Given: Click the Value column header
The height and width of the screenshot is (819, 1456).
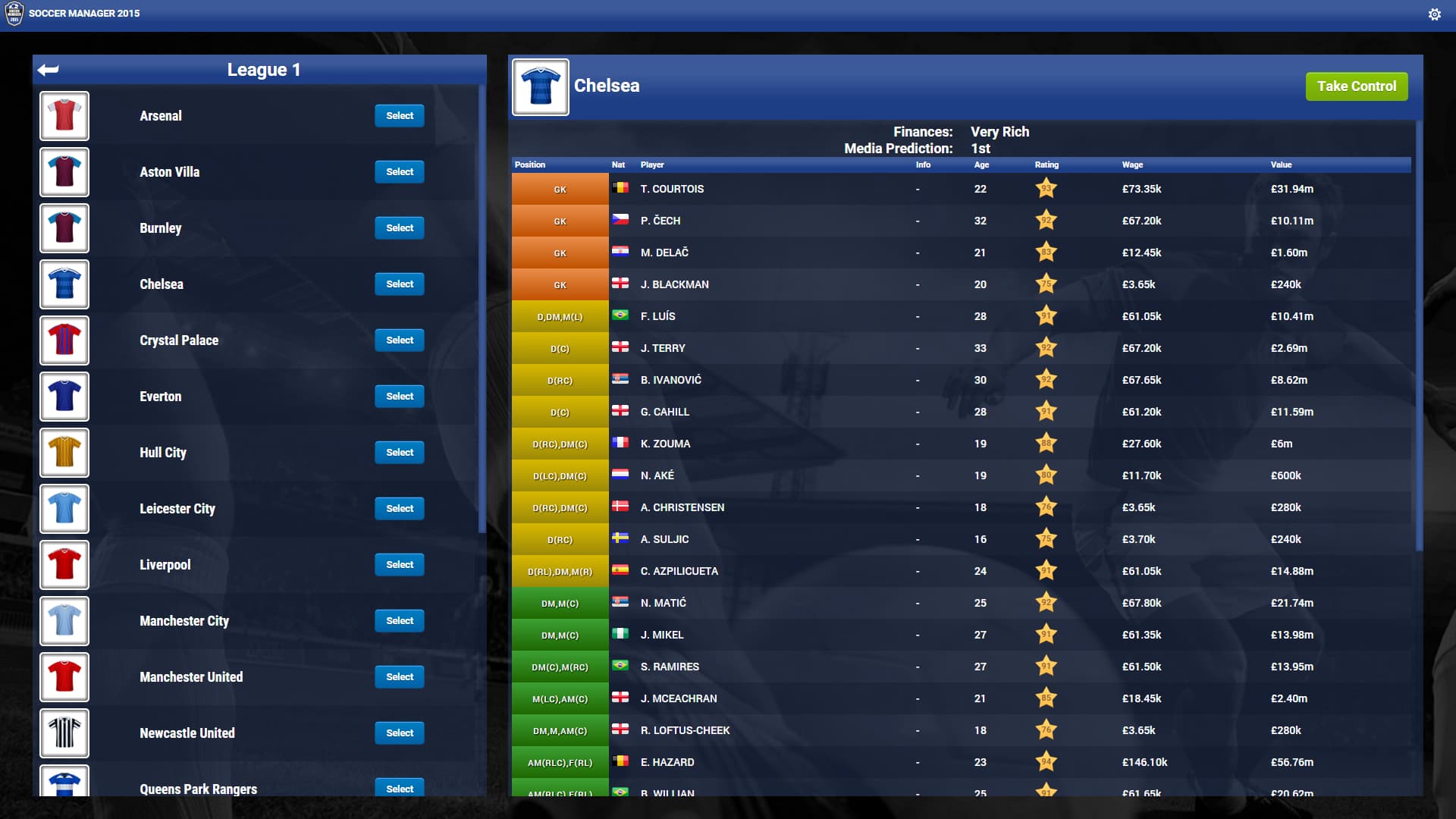Looking at the screenshot, I should 1280,165.
